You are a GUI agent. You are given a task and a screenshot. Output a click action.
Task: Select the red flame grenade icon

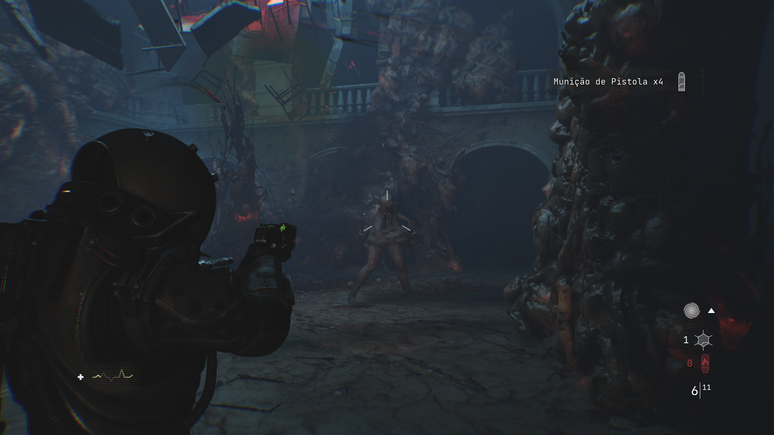tap(704, 363)
